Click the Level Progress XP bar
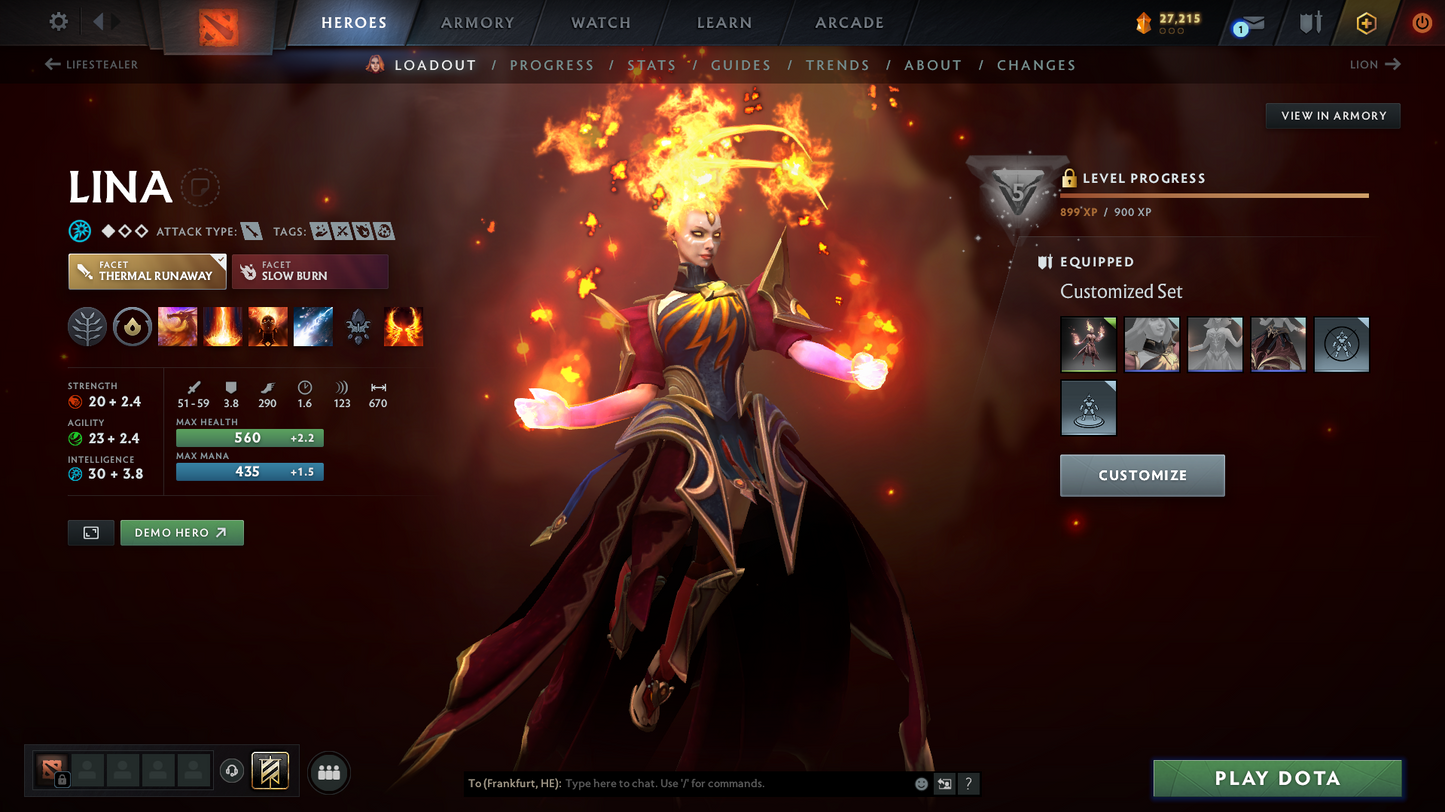 (1213, 197)
